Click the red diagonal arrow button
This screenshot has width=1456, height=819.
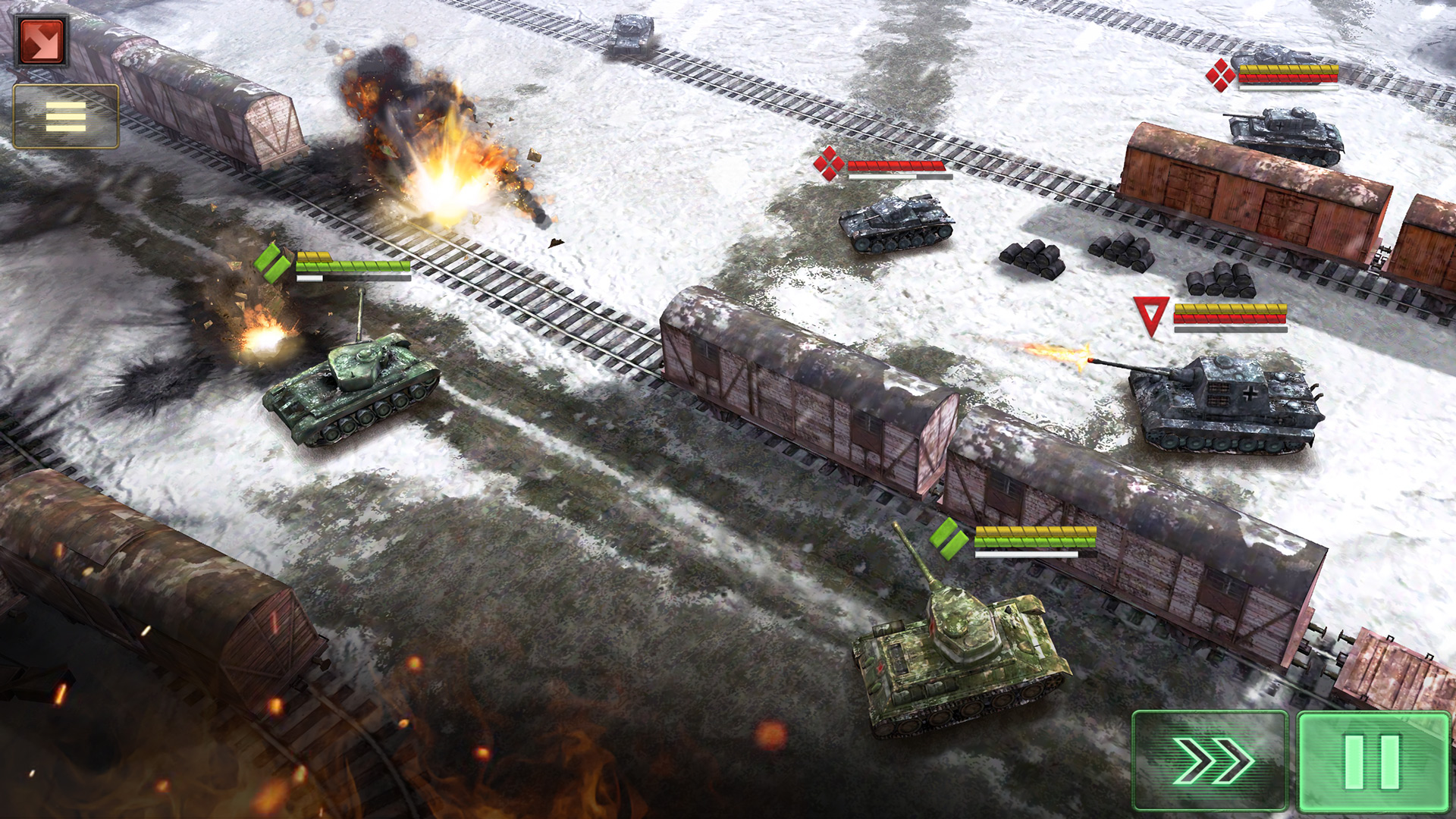42,40
